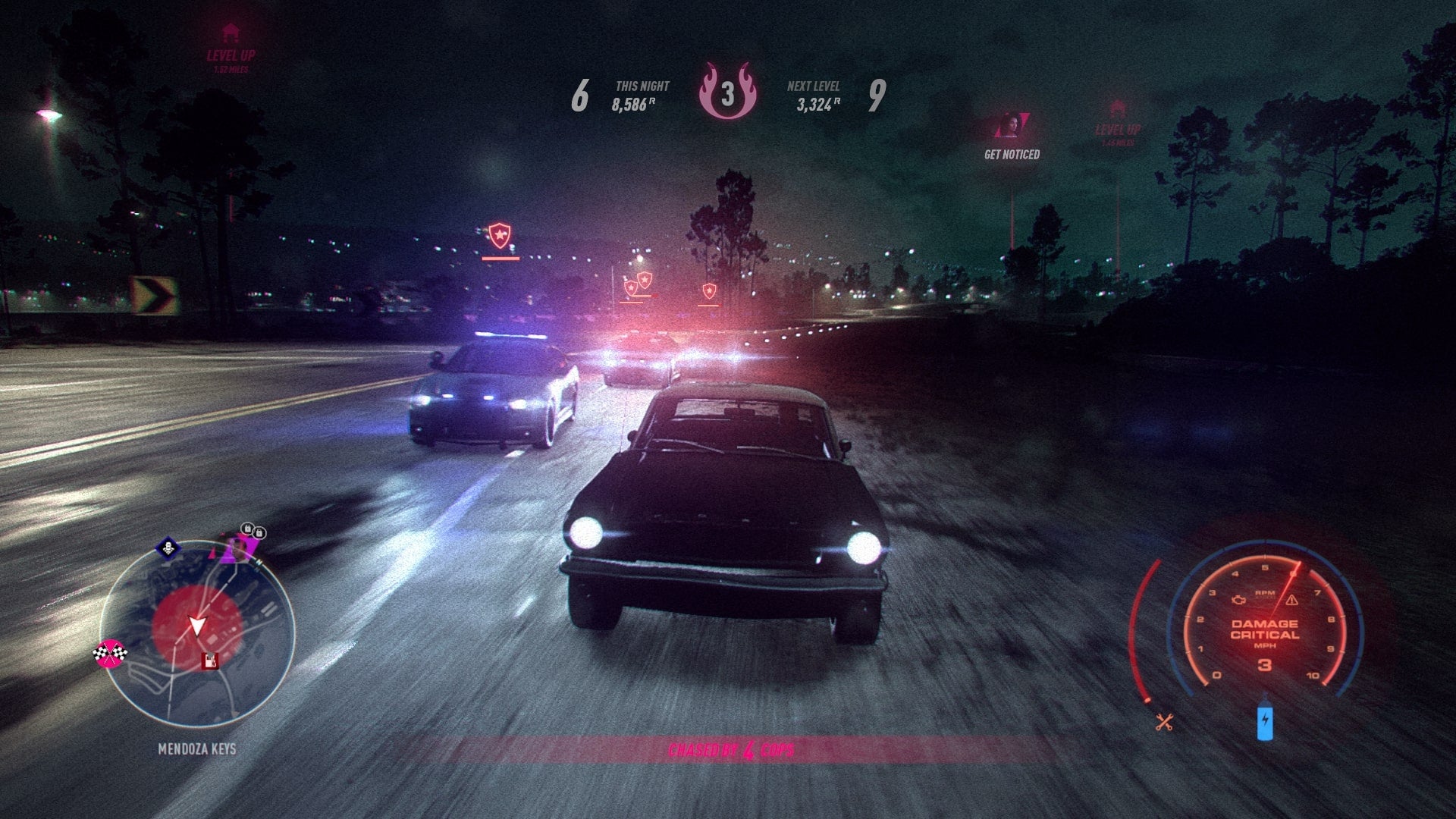Click the crossed-wrenches repair icon near the gauge
1456x819 pixels.
point(1165,721)
